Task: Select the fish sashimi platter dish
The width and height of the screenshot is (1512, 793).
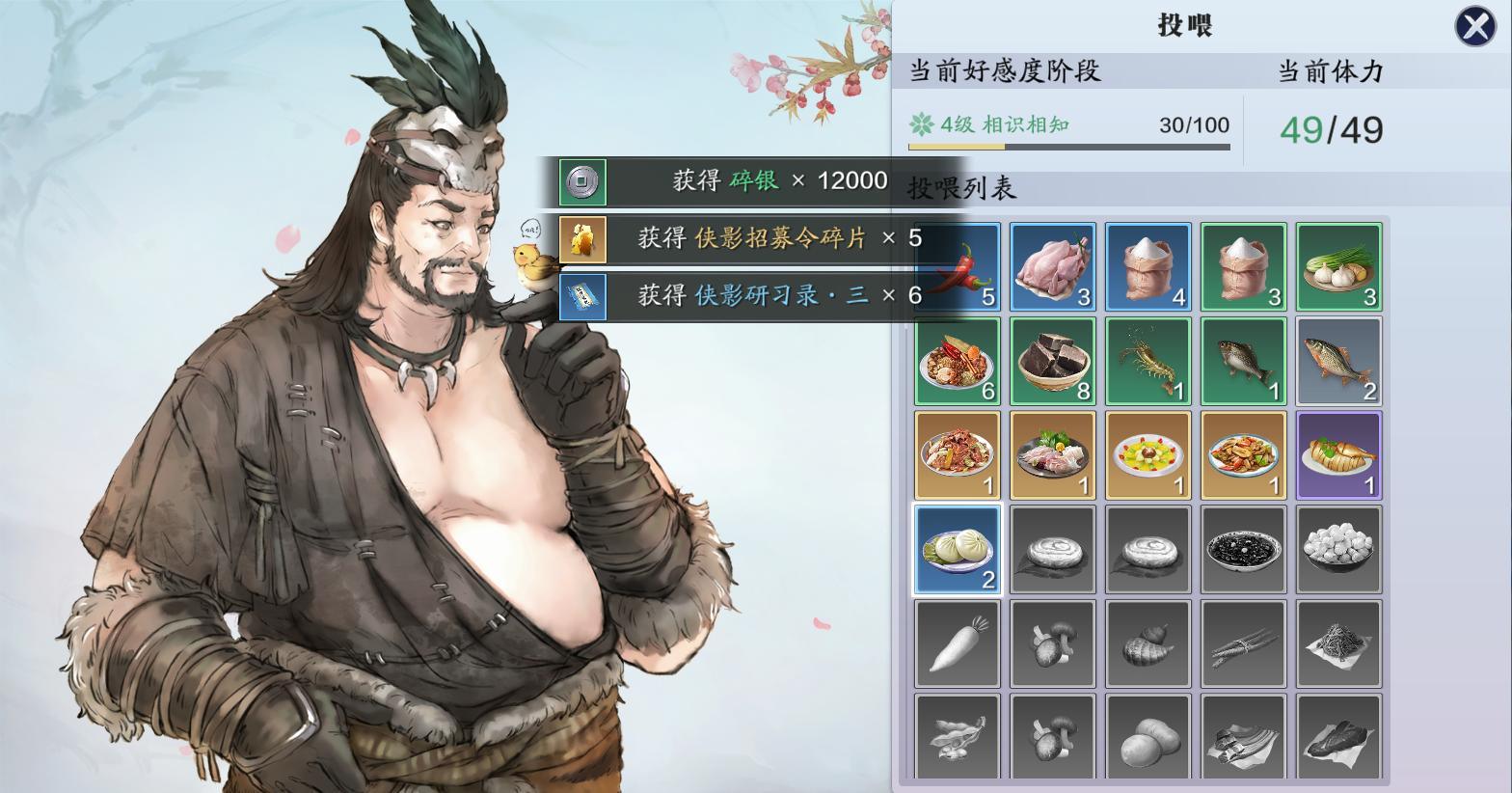Action: 1052,454
